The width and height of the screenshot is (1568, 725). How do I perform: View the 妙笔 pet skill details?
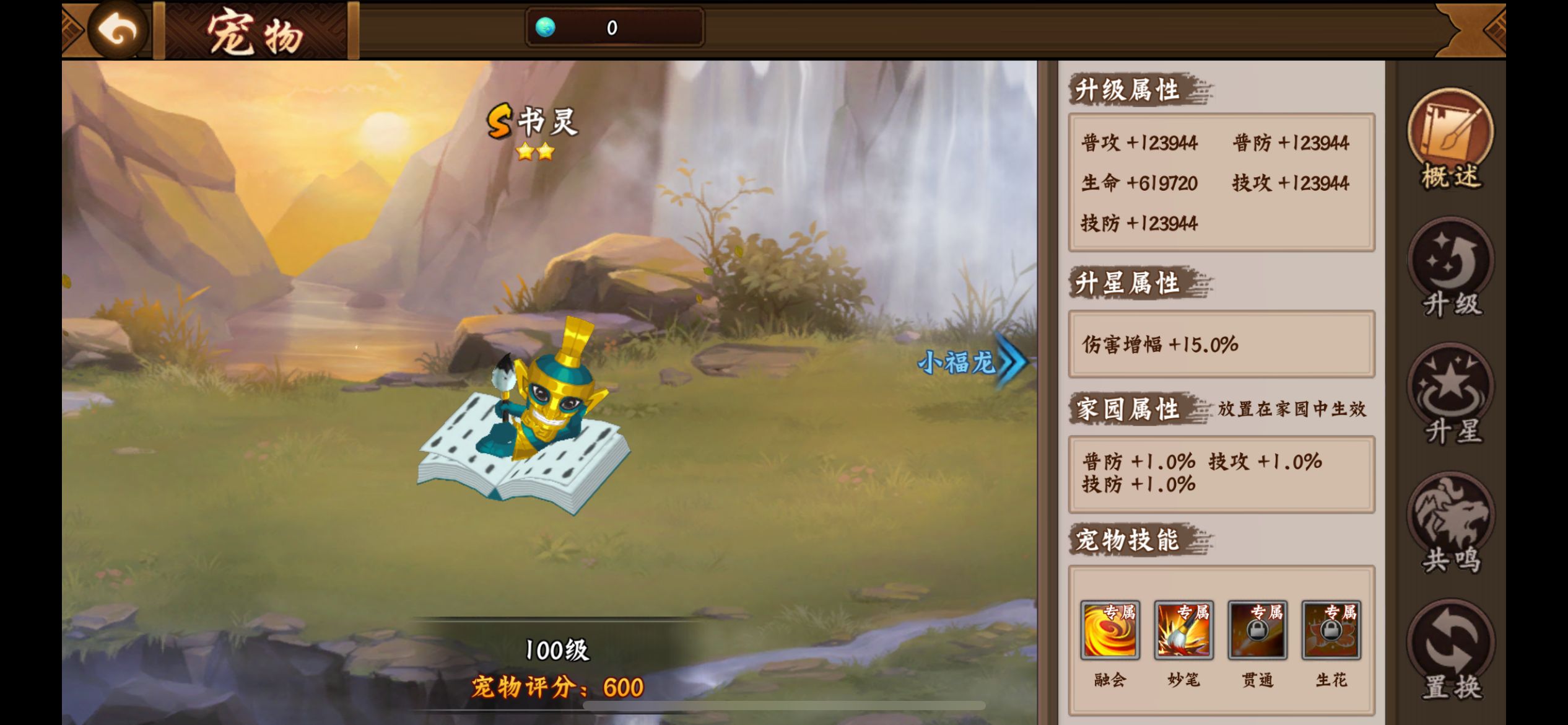click(x=1184, y=632)
